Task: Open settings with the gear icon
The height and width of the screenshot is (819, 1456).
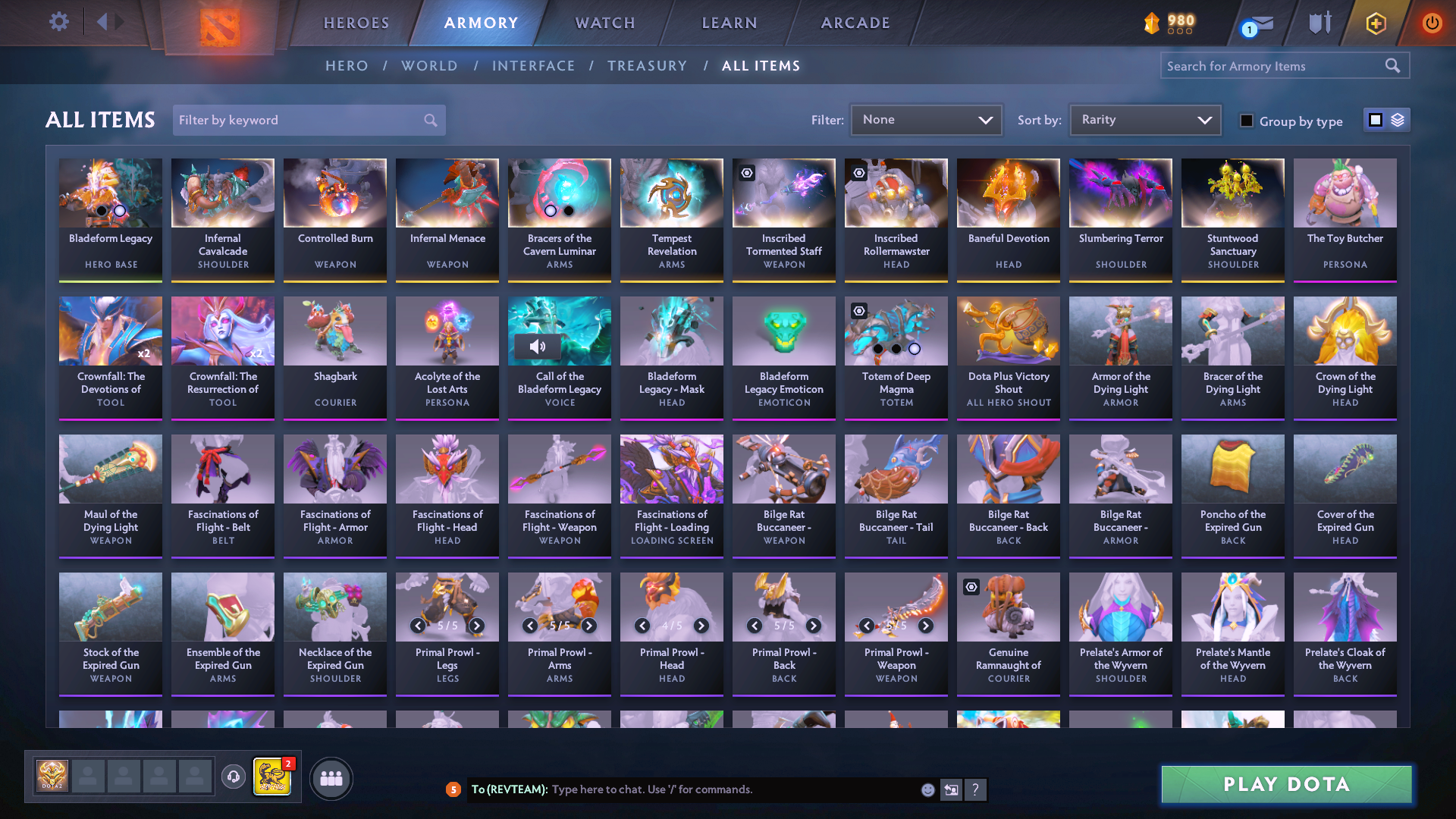Action: point(58,21)
